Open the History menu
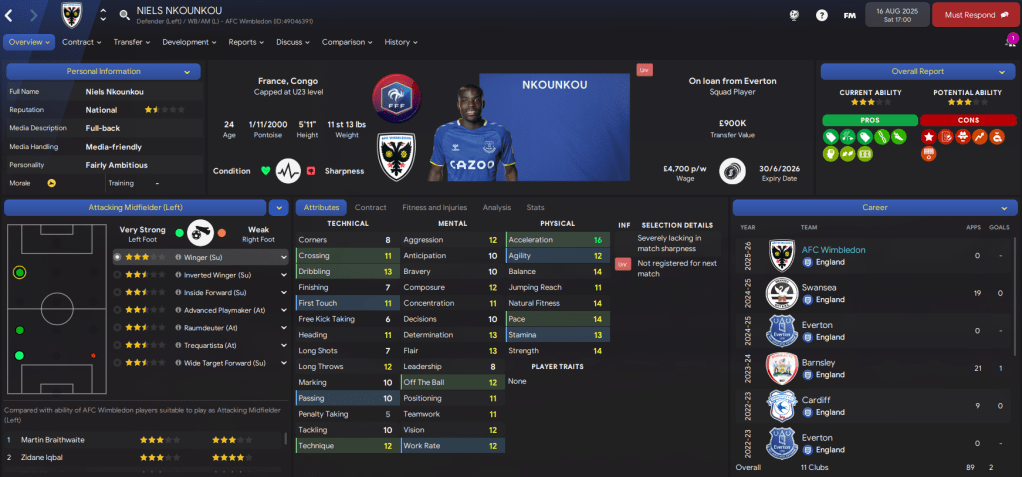Image resolution: width=1022 pixels, height=477 pixels. (401, 42)
